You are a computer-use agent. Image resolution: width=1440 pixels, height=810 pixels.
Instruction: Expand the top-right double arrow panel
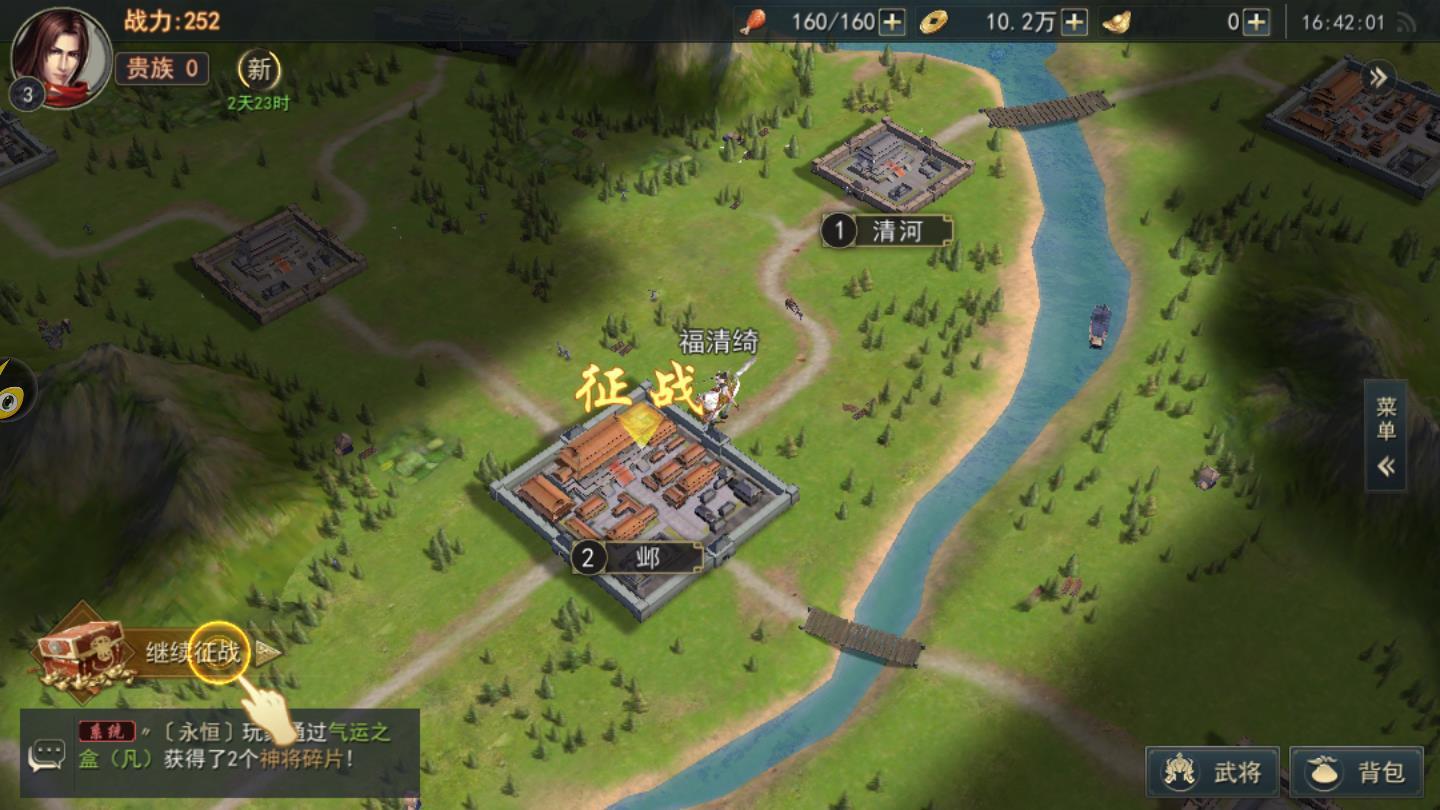pos(1380,77)
